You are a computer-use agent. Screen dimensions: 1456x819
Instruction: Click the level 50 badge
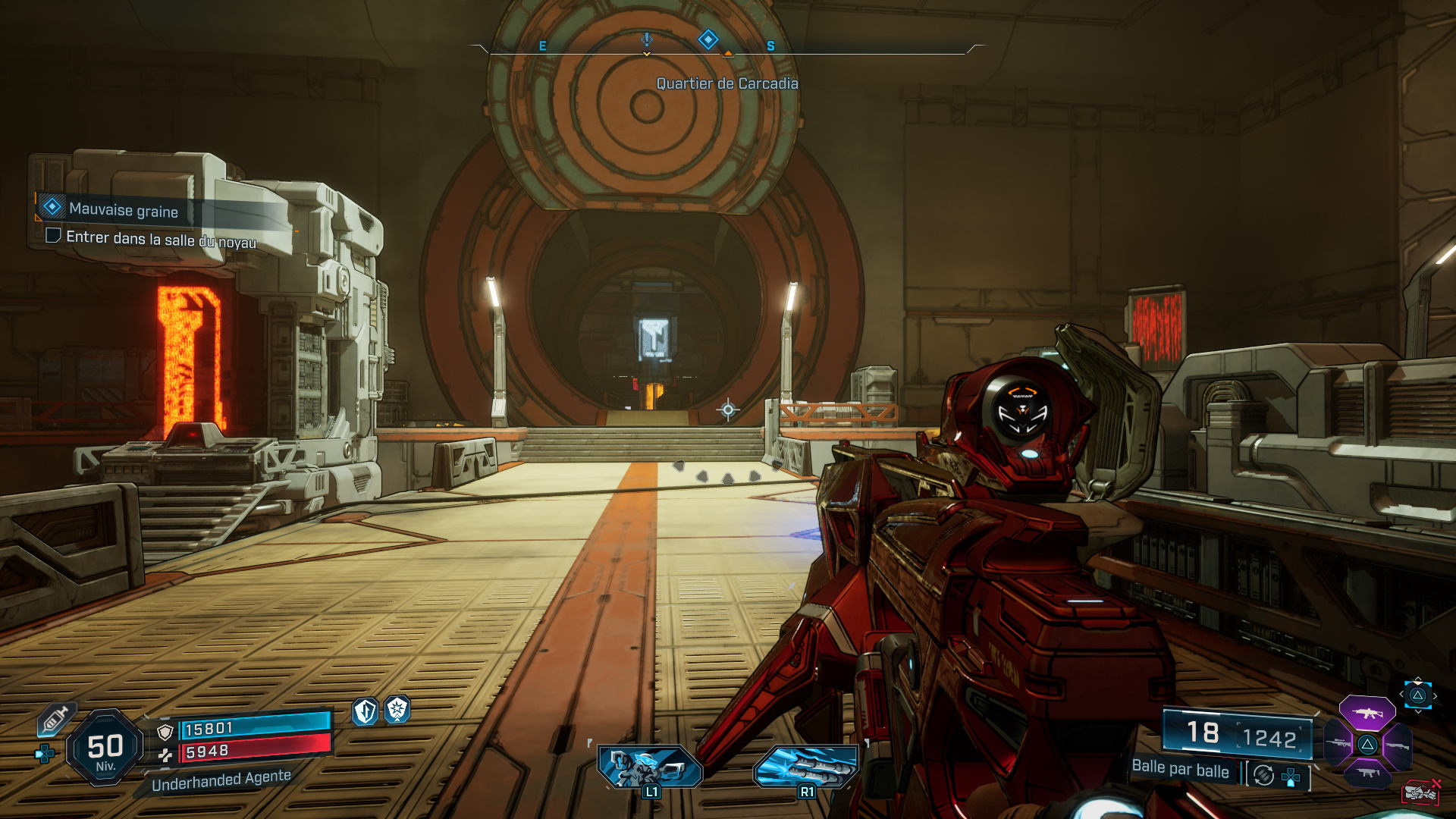[106, 745]
